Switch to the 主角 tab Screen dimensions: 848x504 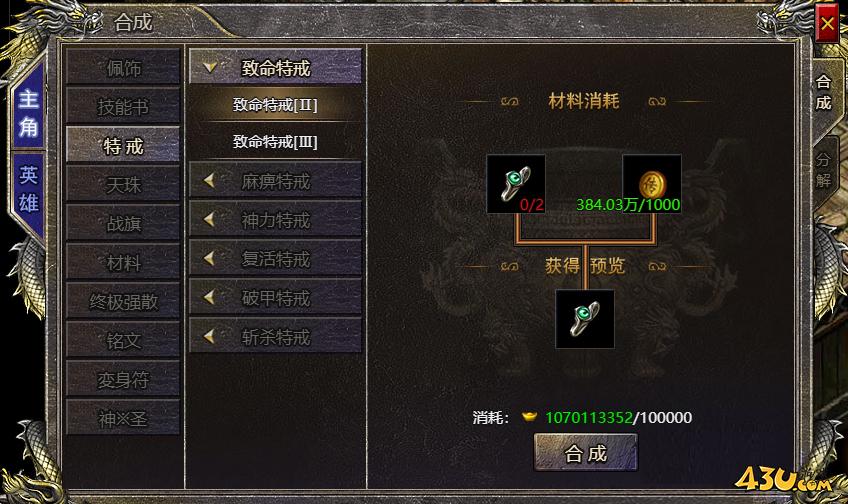tap(29, 113)
